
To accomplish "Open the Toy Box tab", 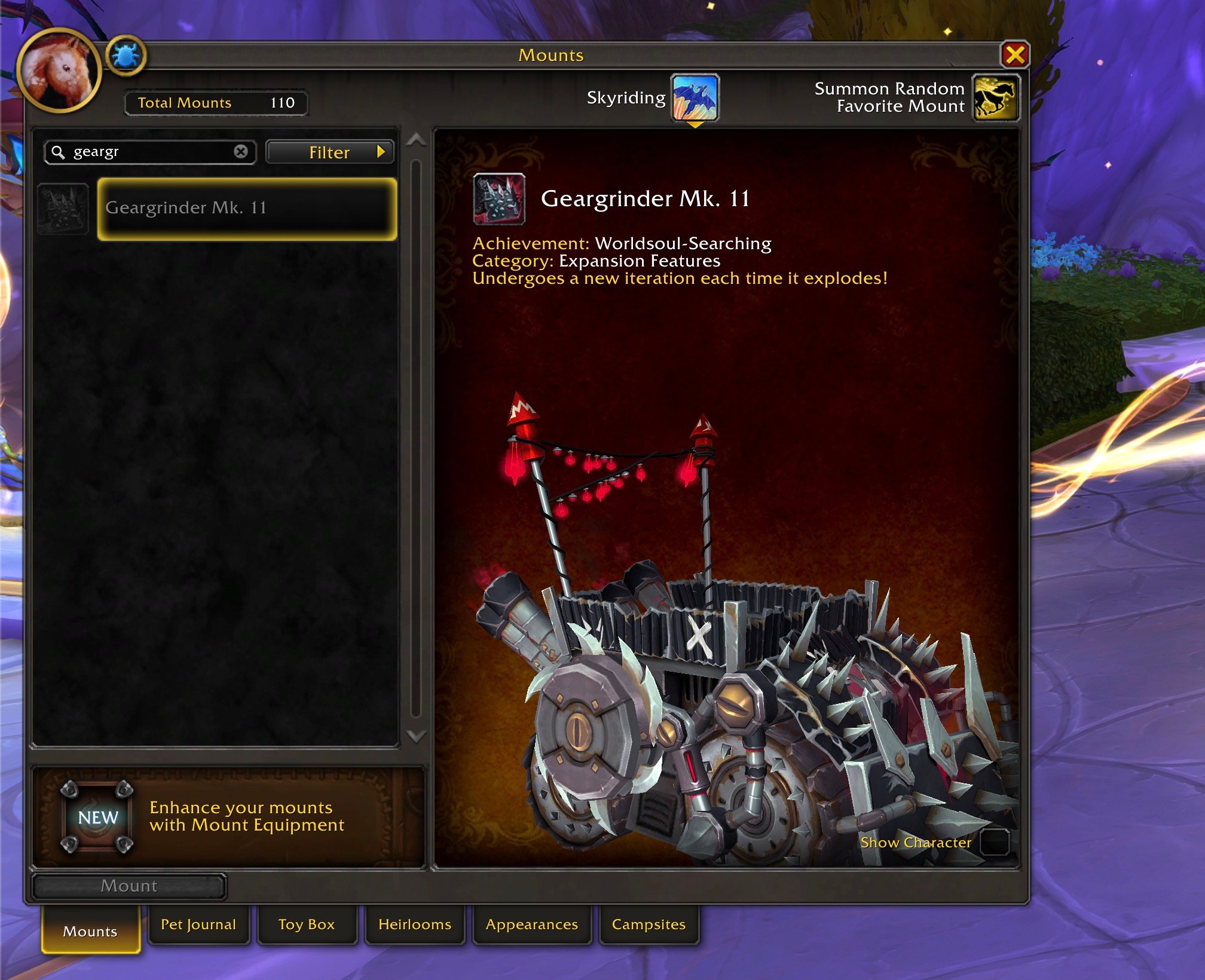I will tap(307, 924).
